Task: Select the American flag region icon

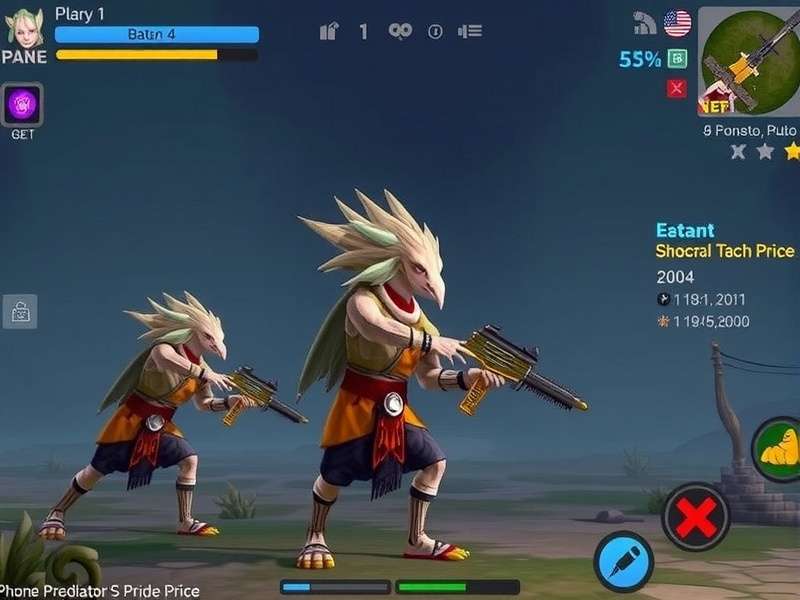Action: click(x=677, y=23)
